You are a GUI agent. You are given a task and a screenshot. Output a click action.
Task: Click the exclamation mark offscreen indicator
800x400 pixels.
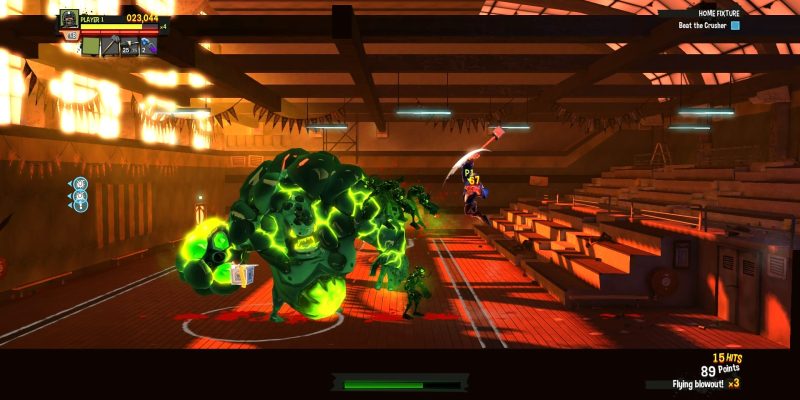(x=81, y=205)
